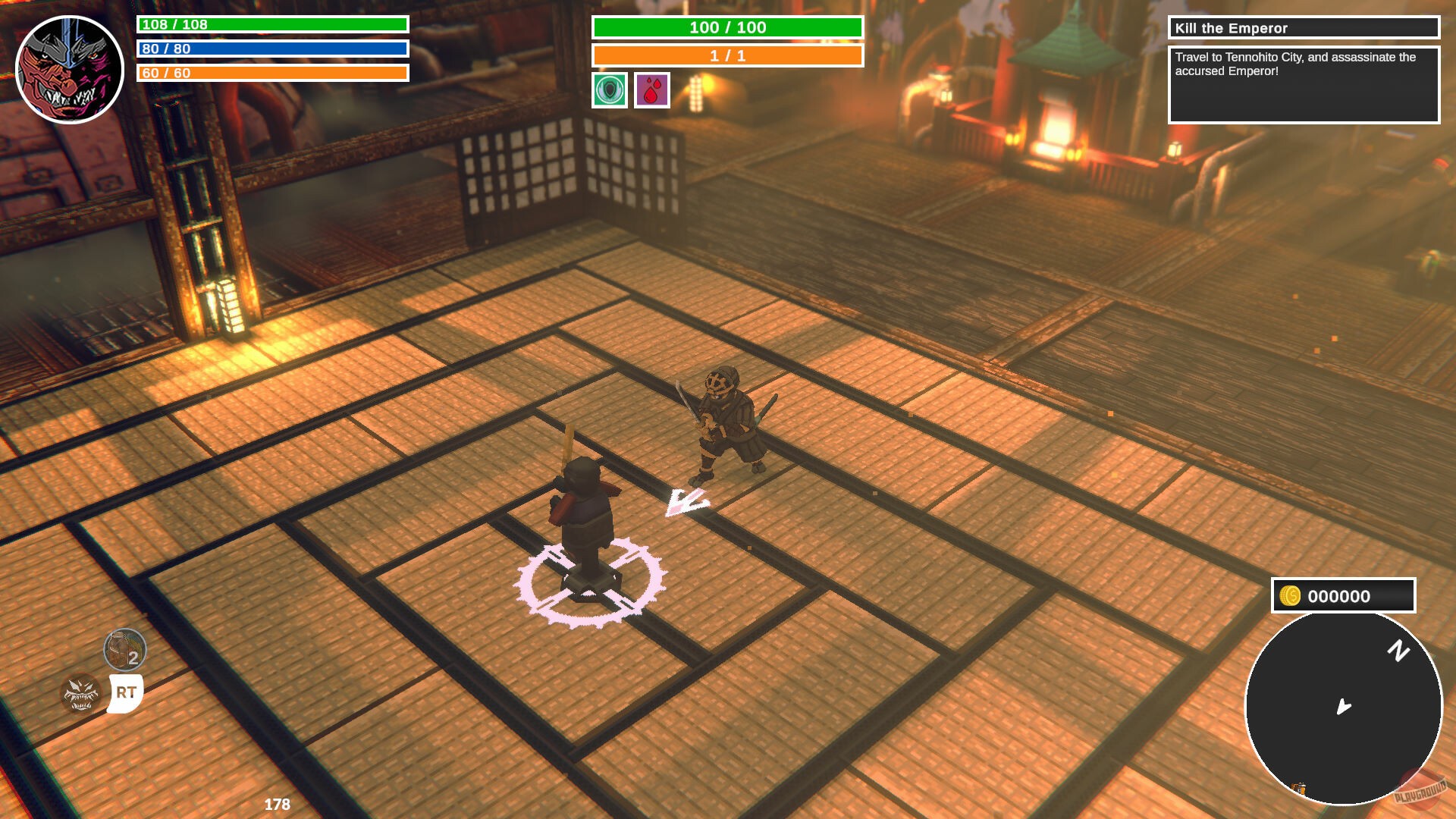Toggle the bleed status effect indicator
The height and width of the screenshot is (819, 1456).
[x=652, y=91]
